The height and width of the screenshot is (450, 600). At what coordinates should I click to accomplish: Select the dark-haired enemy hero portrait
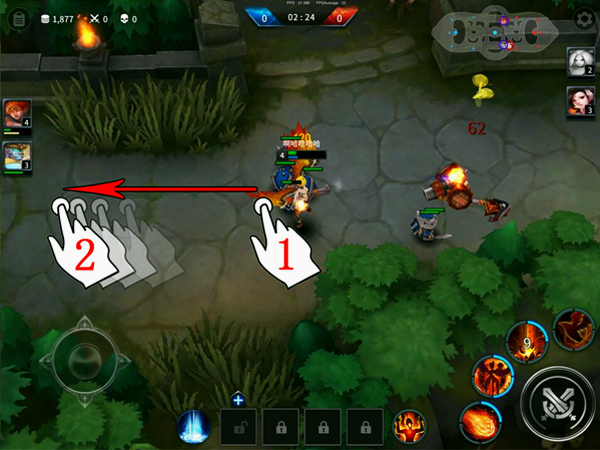[x=580, y=100]
